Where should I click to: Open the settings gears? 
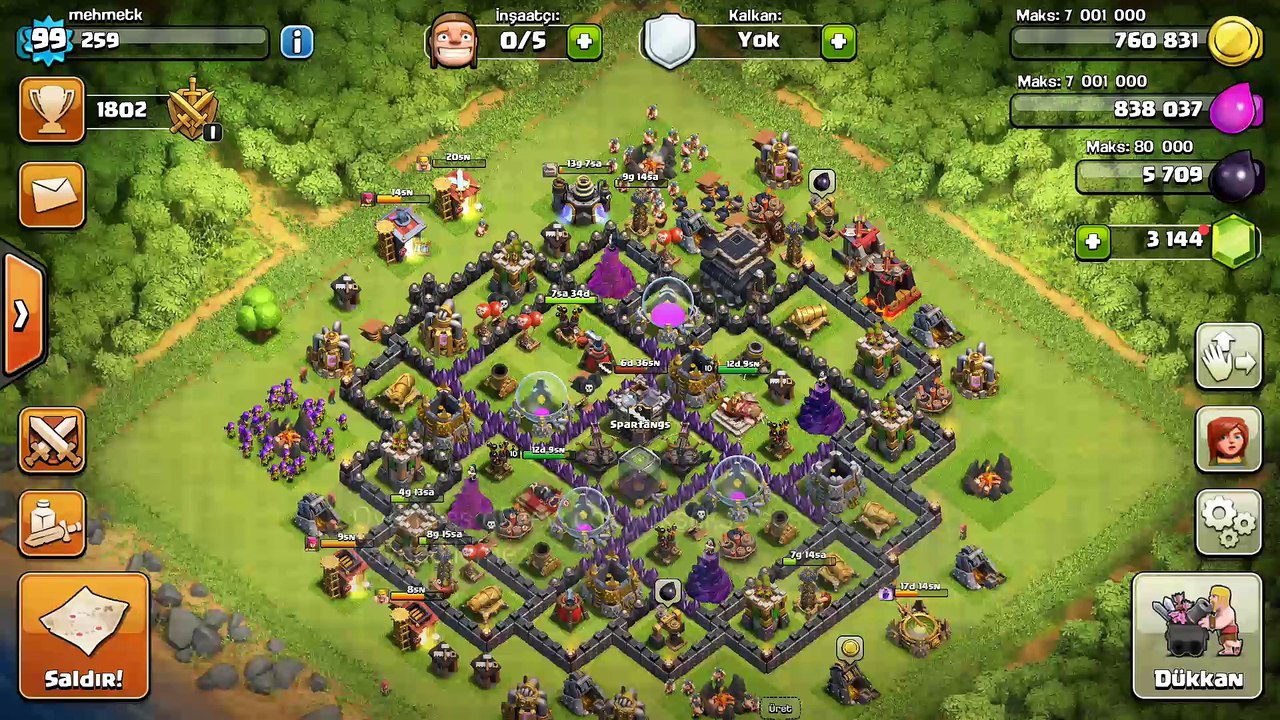[x=1229, y=520]
